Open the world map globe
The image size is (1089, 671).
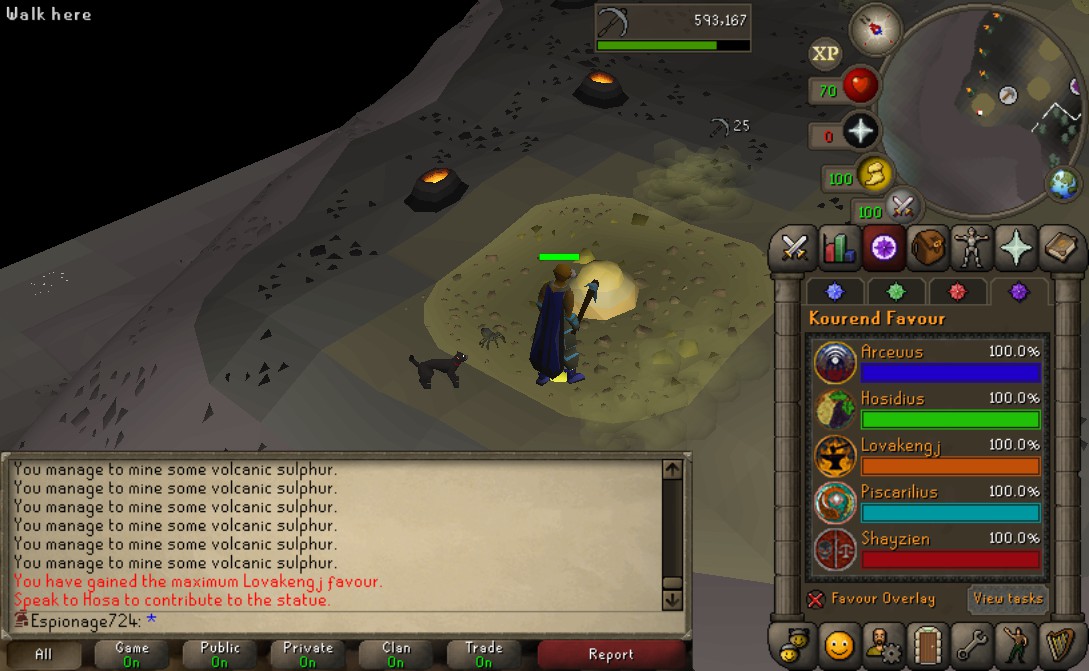click(1063, 183)
